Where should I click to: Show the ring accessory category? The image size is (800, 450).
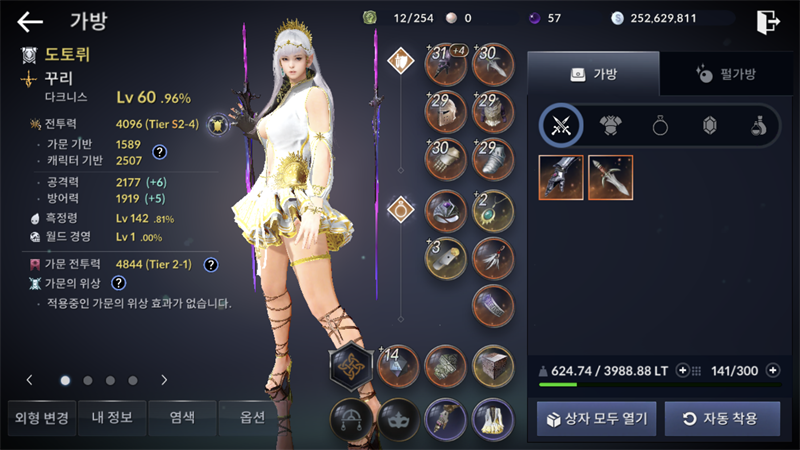(661, 126)
